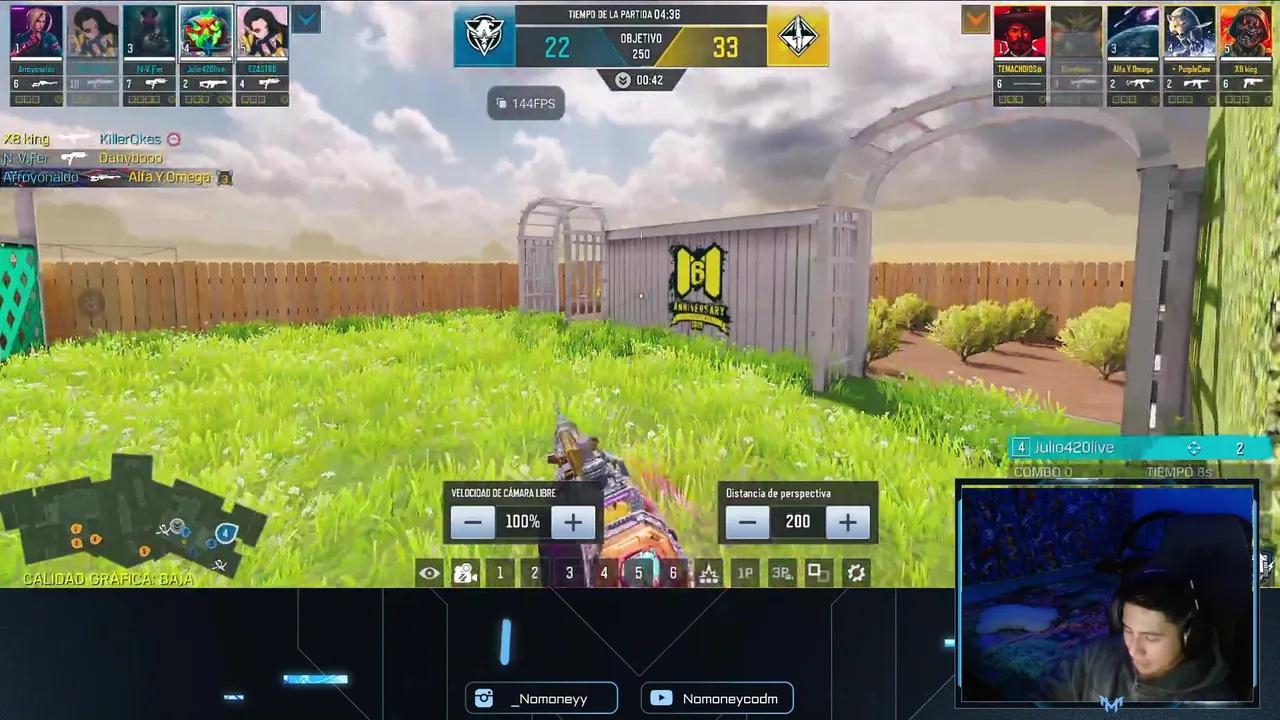Open spectator settings with the gear icon
Screen dimensions: 1280x720
point(856,572)
